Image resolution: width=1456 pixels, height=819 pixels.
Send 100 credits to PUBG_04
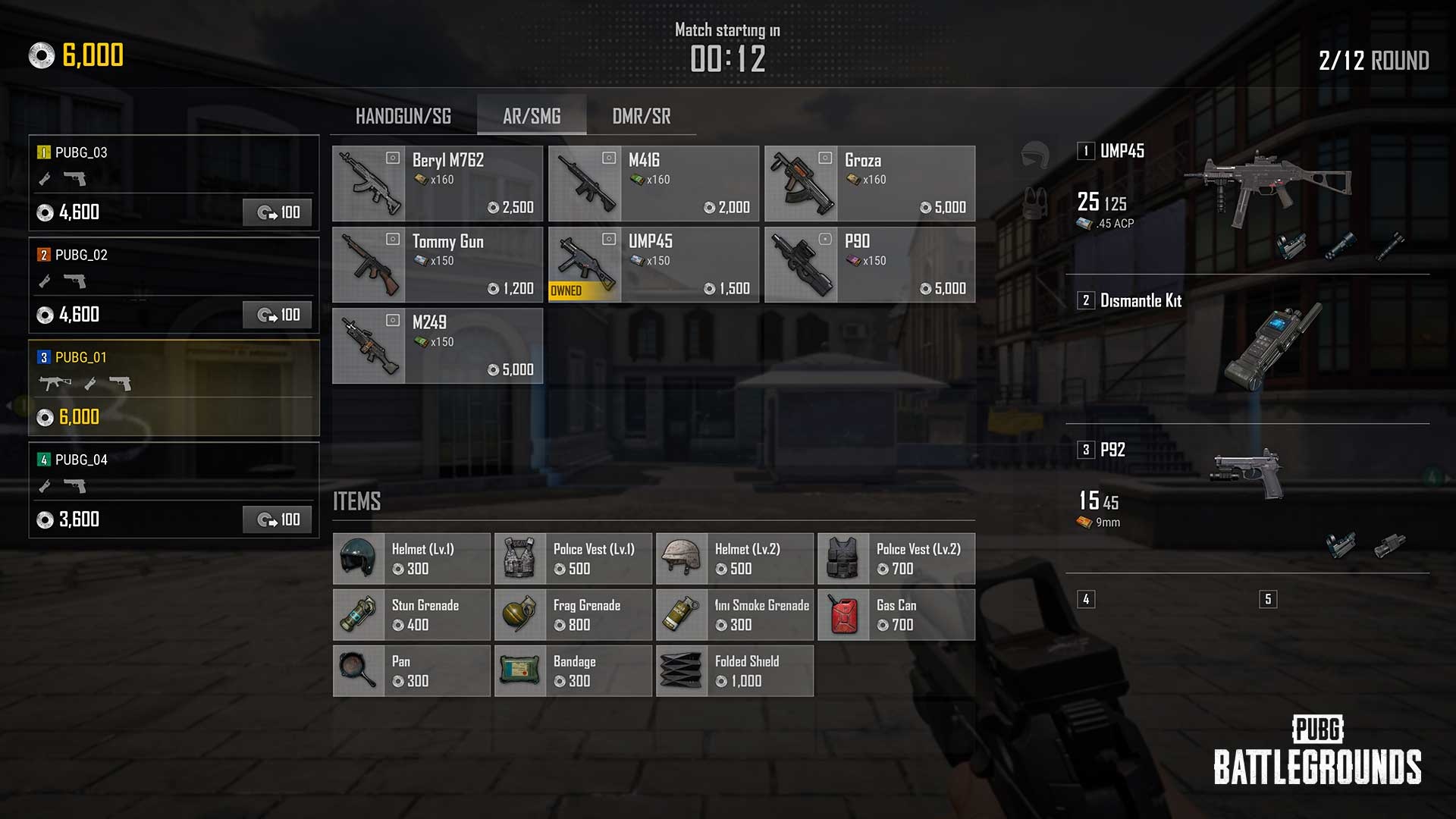[x=278, y=519]
